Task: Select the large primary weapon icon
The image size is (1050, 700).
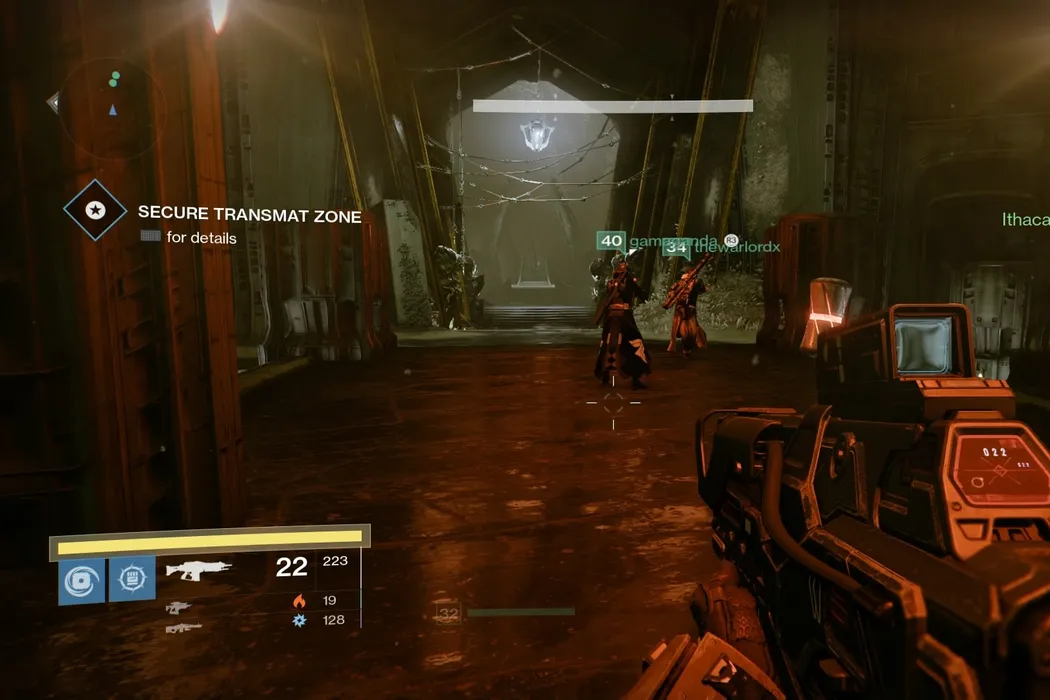Action: point(198,569)
